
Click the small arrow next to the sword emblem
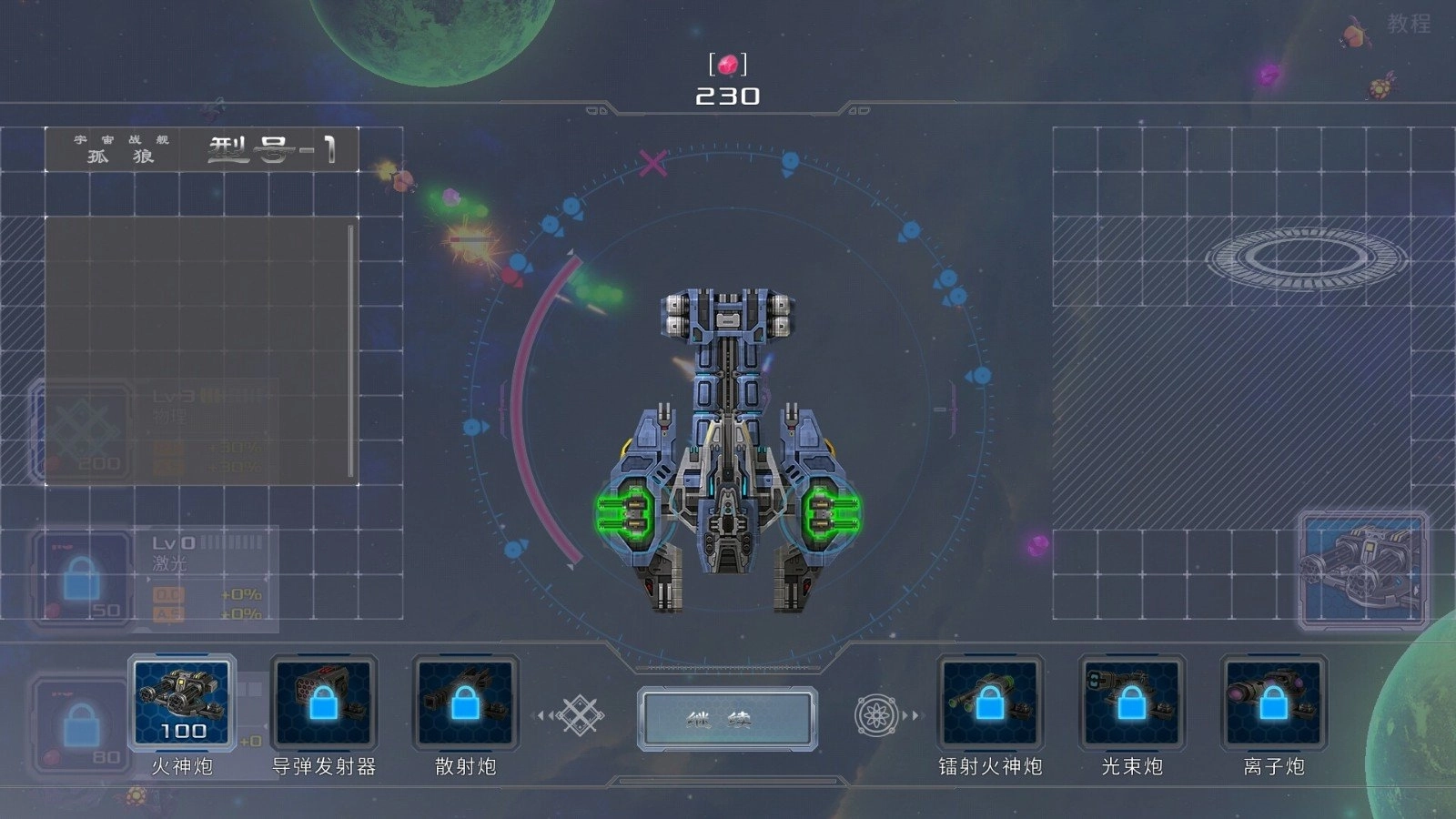(x=552, y=715)
